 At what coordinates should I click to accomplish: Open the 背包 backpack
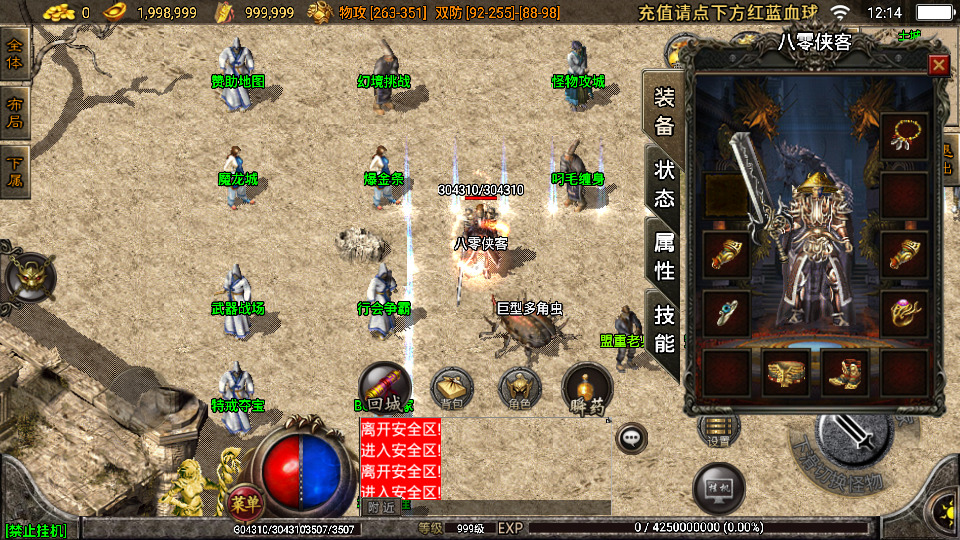(453, 389)
